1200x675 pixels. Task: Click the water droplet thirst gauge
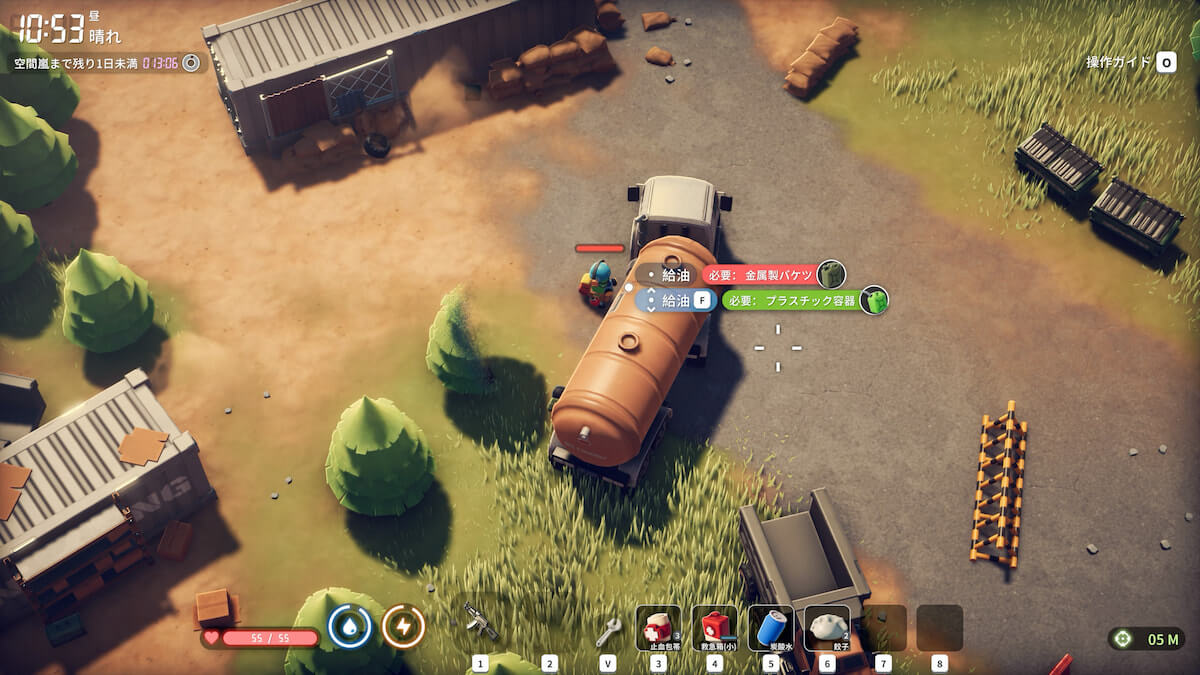pyautogui.click(x=350, y=627)
